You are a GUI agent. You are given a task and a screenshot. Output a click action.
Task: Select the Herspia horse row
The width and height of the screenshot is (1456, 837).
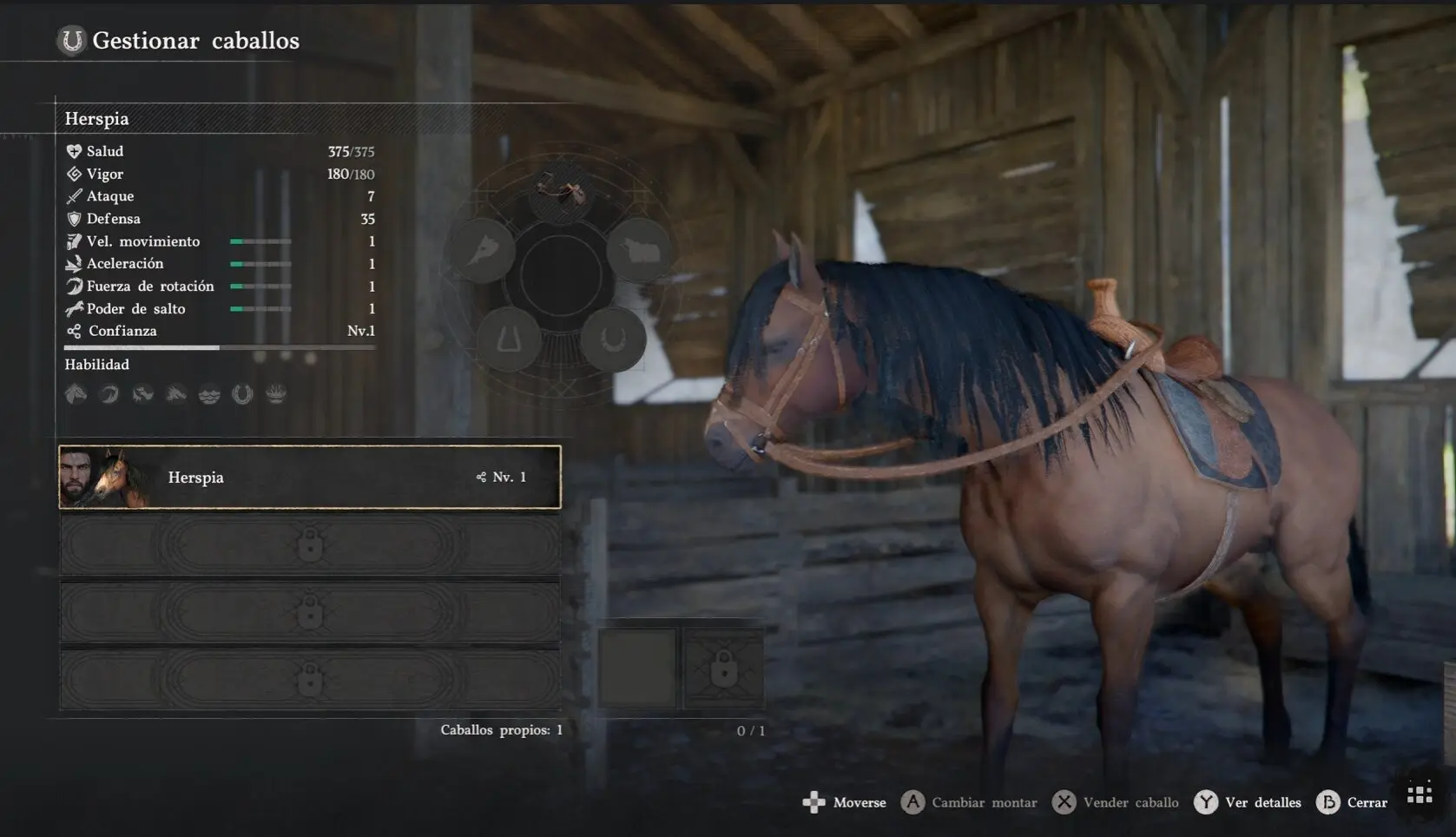[309, 477]
